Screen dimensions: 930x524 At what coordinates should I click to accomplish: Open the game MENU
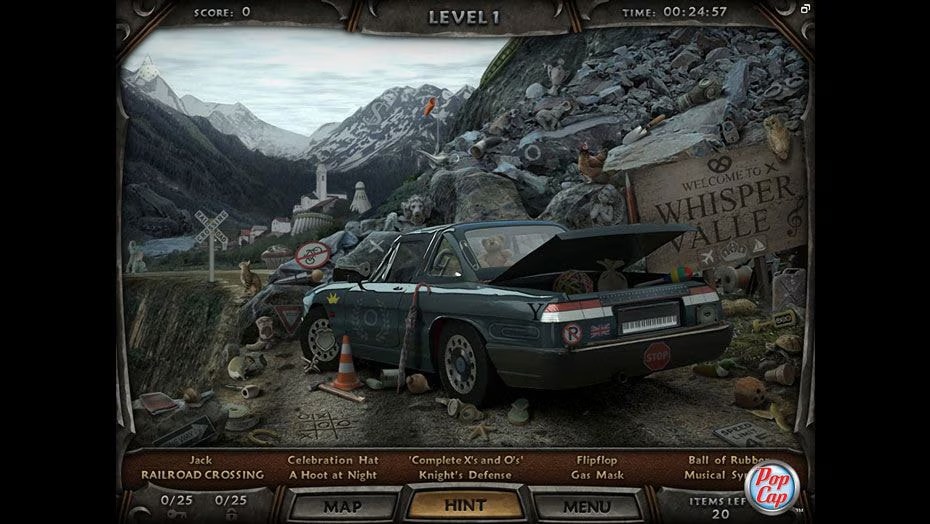(x=586, y=506)
